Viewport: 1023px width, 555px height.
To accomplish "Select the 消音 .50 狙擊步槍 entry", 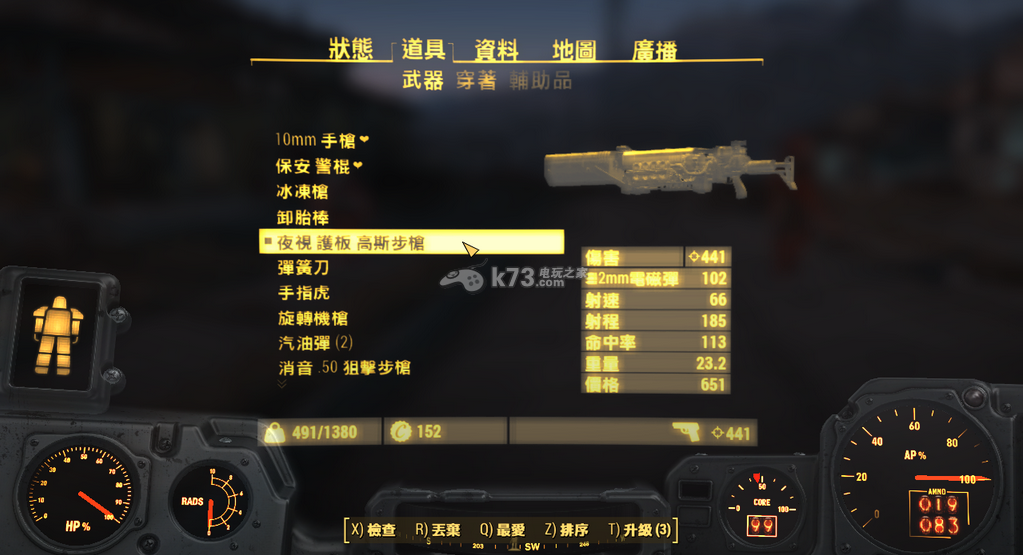I will (x=344, y=368).
